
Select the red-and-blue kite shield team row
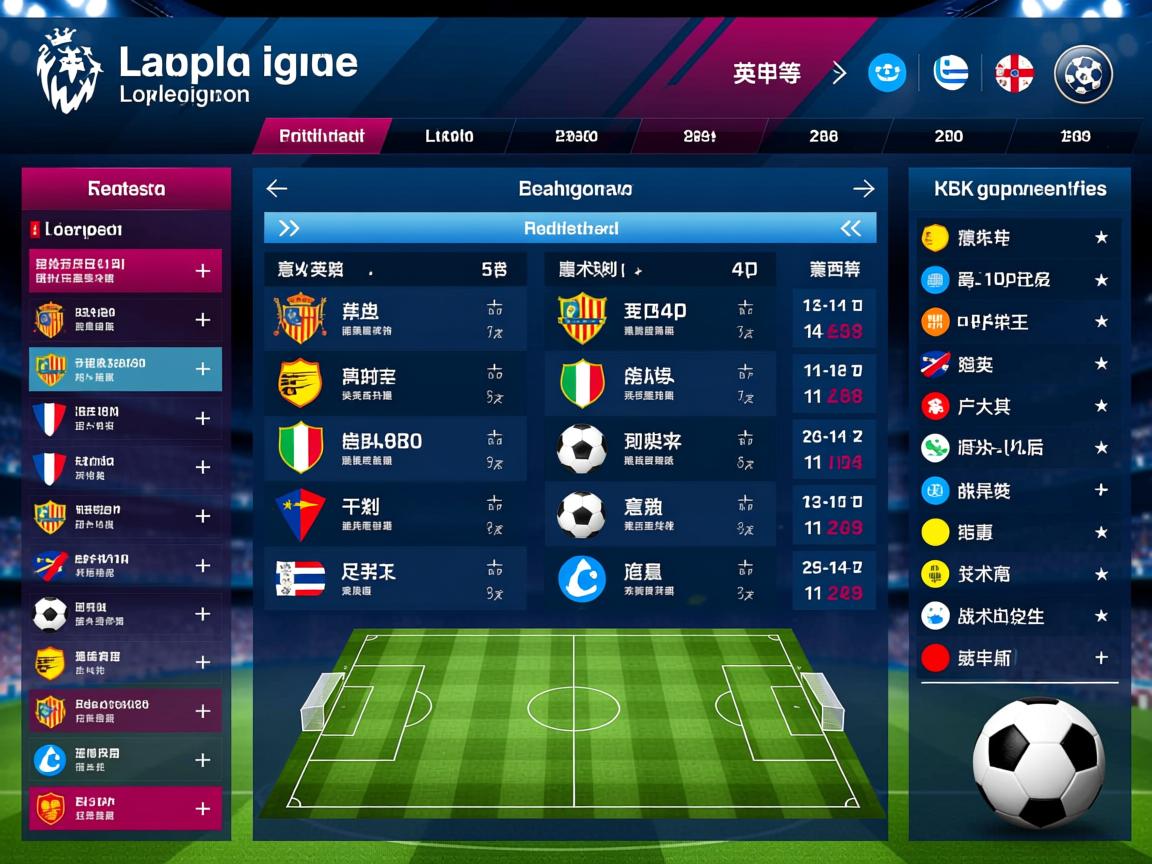click(x=395, y=515)
